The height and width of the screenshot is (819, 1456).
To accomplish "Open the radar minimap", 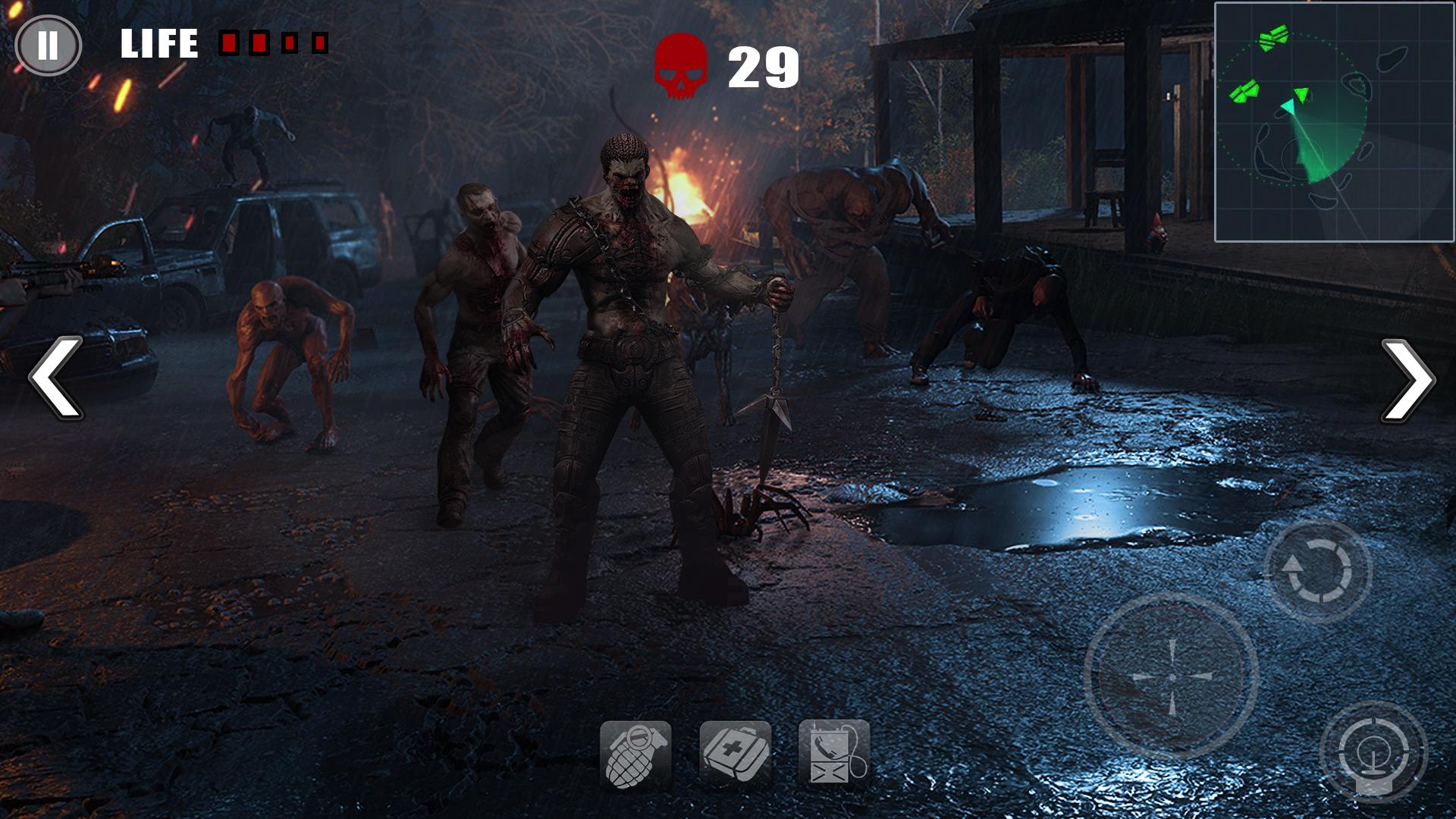I will pyautogui.click(x=1334, y=122).
